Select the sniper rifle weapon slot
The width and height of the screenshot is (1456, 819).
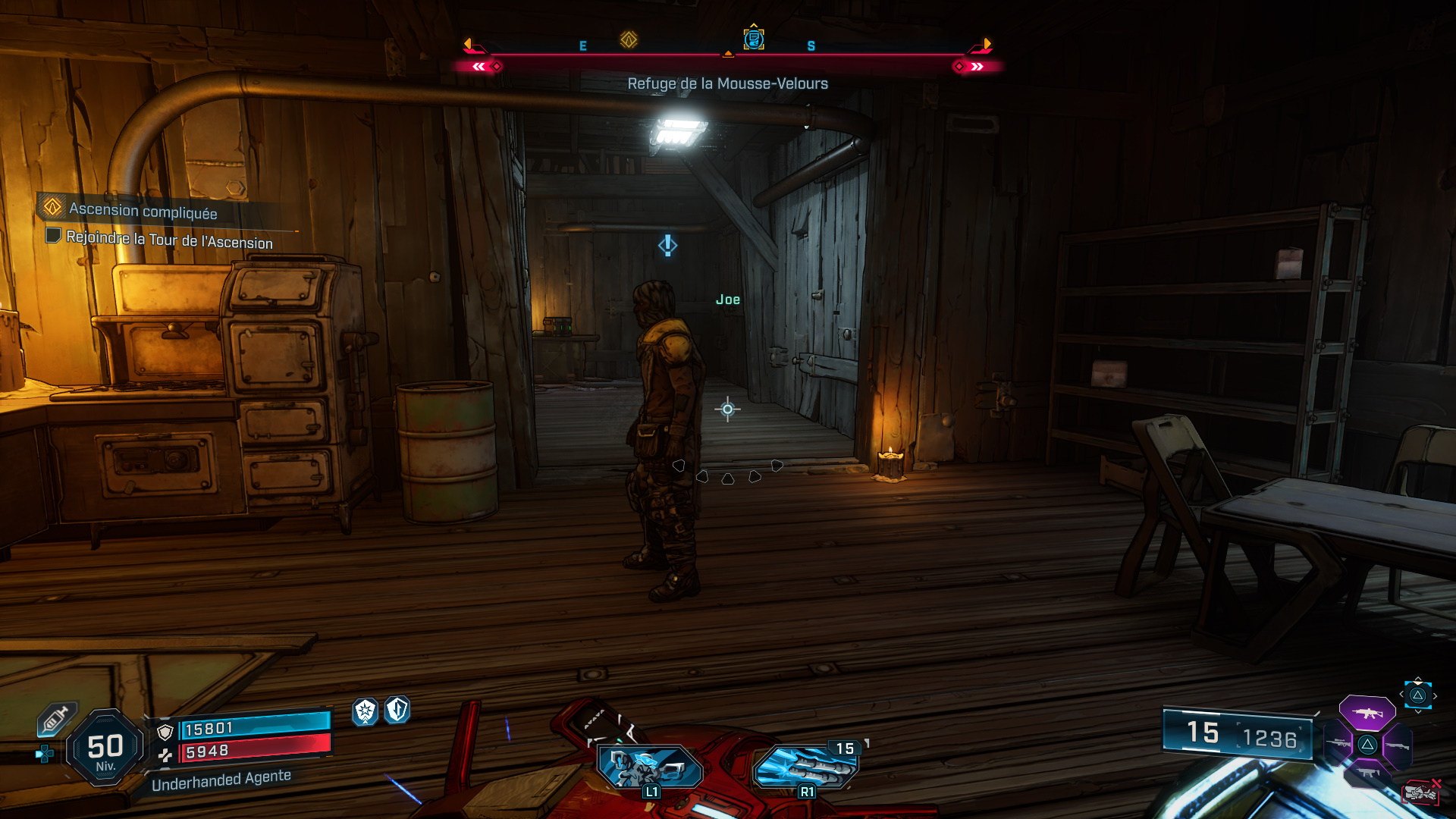tap(1338, 742)
